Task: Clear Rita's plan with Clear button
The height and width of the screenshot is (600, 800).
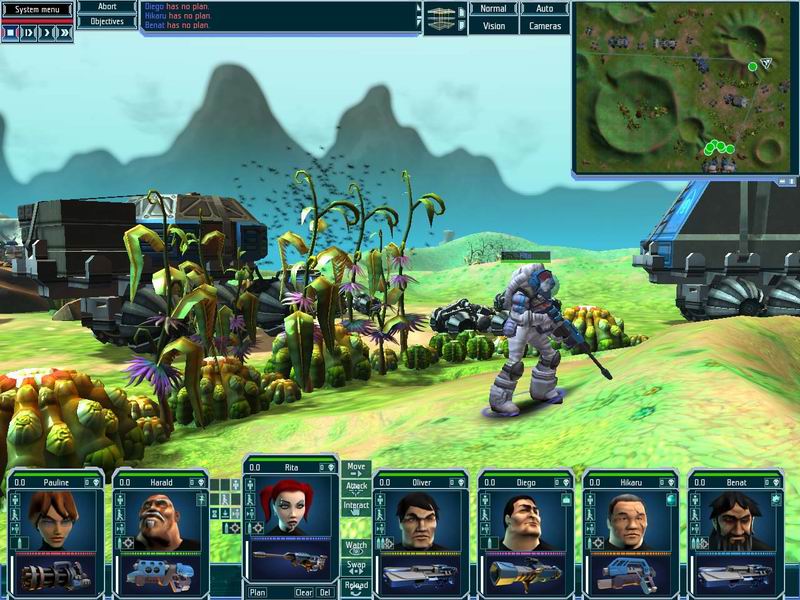Action: 303,592
